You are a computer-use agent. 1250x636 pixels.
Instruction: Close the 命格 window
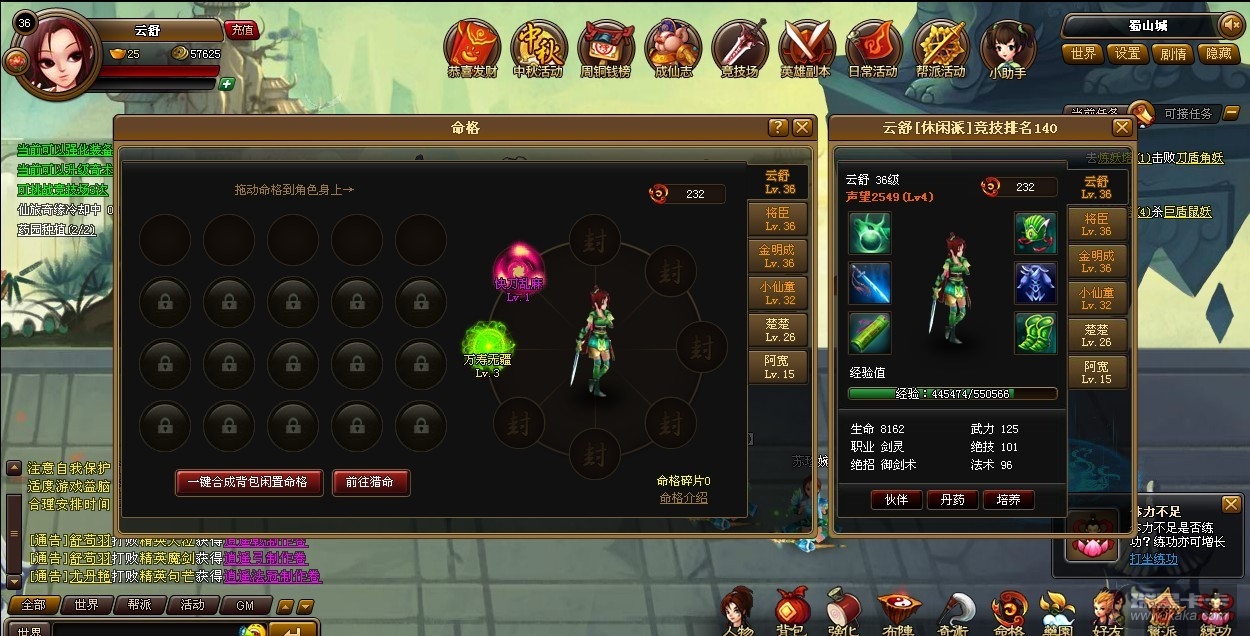802,127
